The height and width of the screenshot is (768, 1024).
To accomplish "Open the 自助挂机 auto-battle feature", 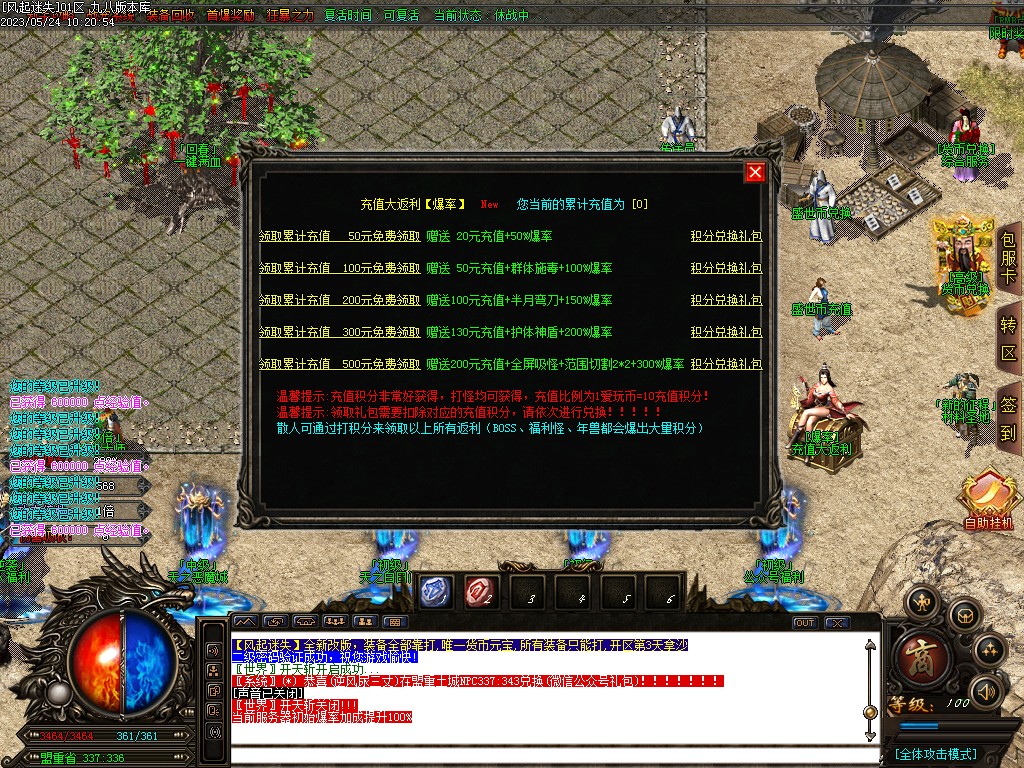I will pyautogui.click(x=987, y=500).
